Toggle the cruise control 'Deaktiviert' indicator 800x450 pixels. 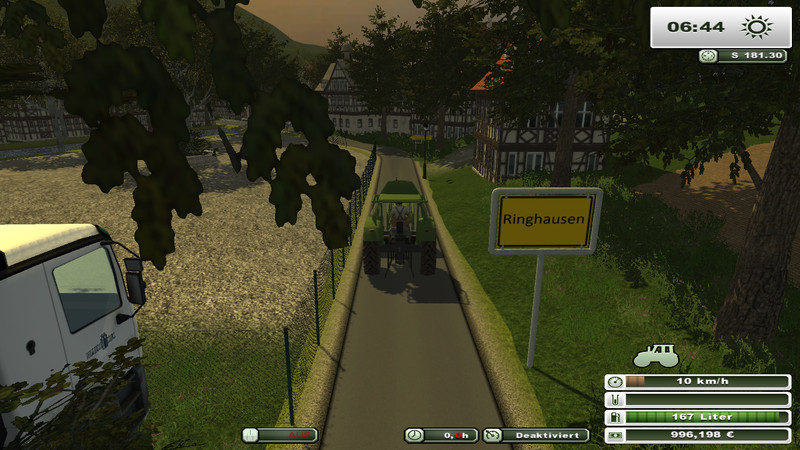(x=536, y=435)
